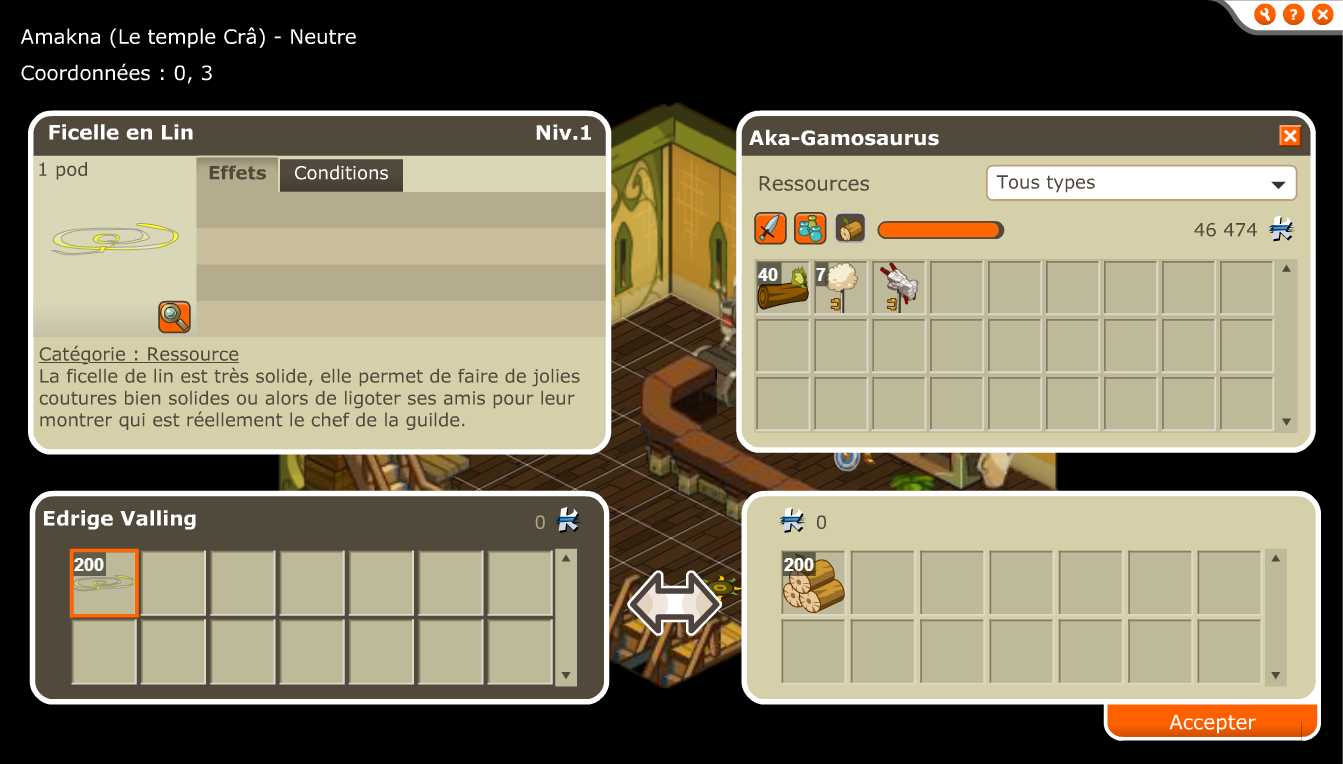Filter inventory by the potions icon
Image resolution: width=1343 pixels, height=764 pixels.
click(810, 229)
